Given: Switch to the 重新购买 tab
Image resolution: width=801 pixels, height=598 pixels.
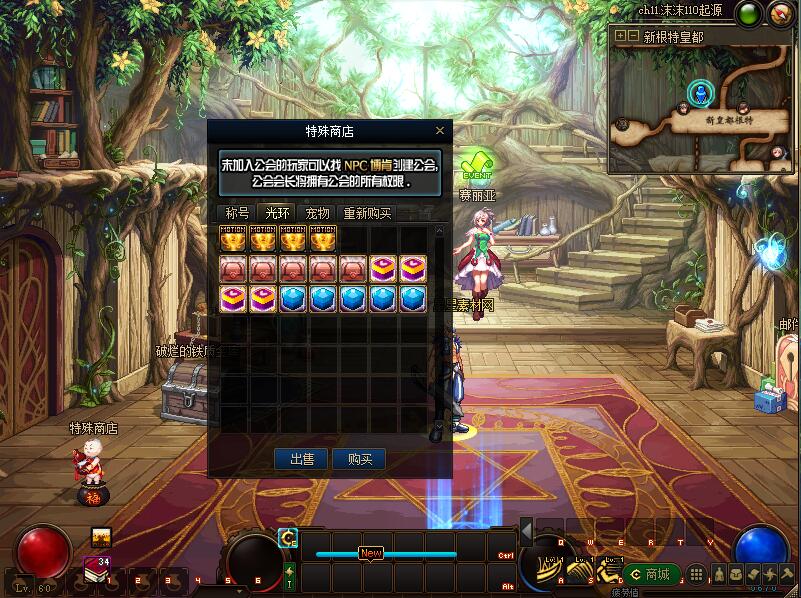Looking at the screenshot, I should coord(367,213).
